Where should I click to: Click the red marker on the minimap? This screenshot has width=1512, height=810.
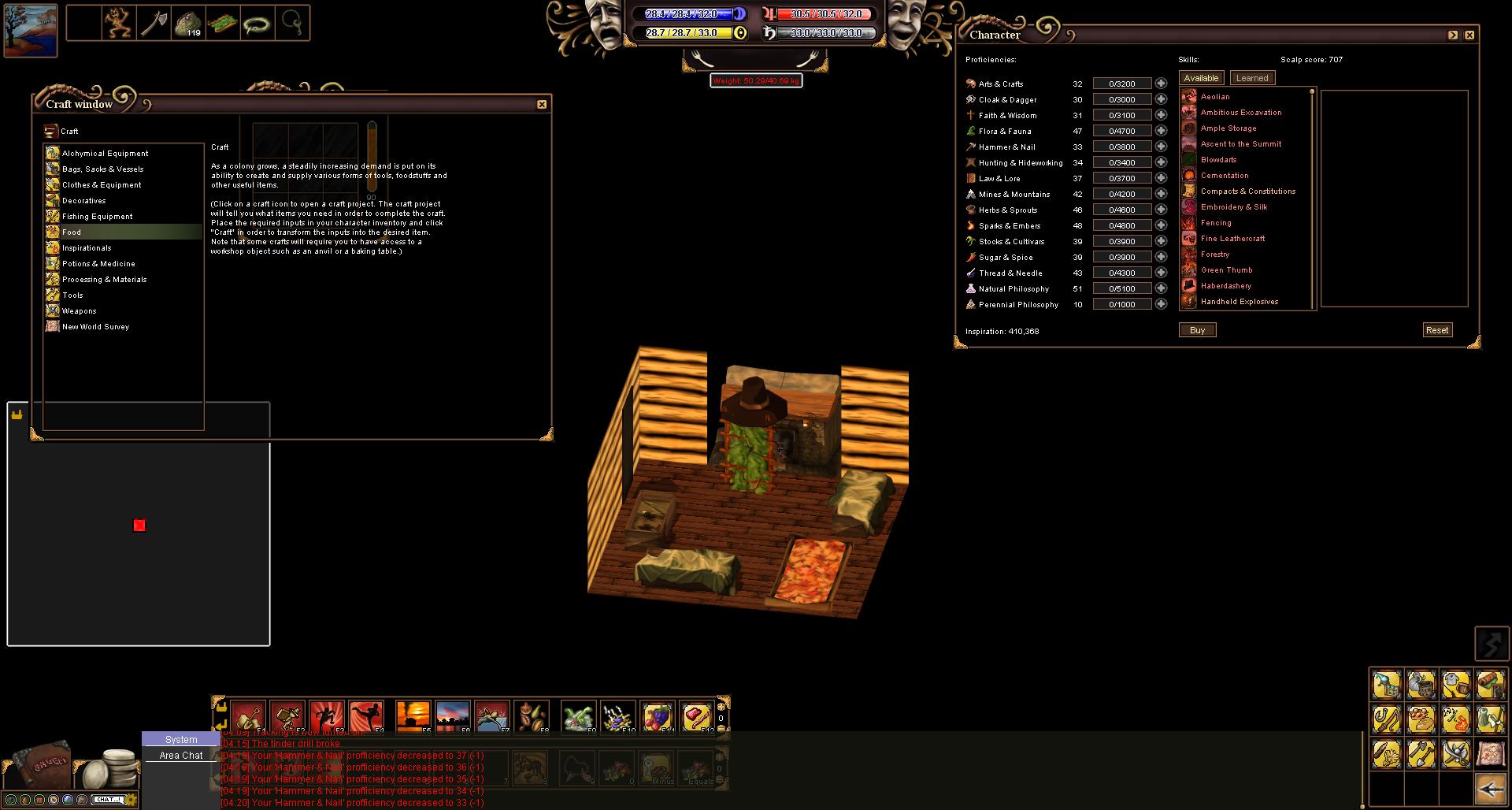click(x=139, y=526)
